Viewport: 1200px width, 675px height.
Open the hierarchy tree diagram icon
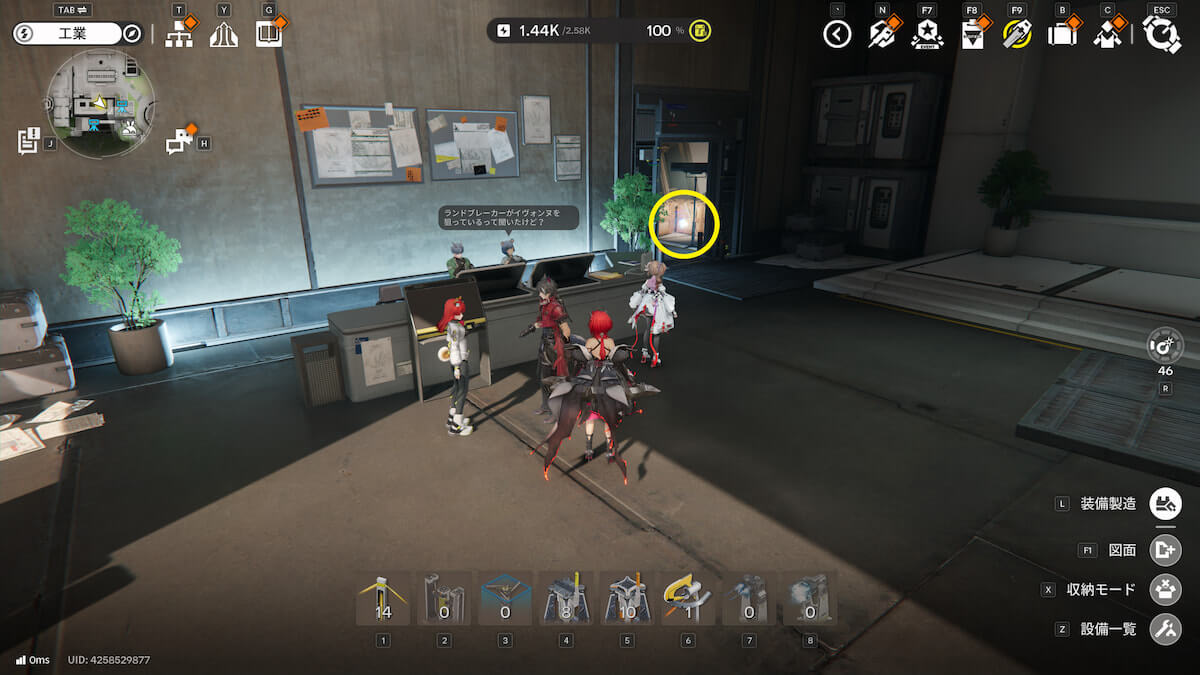179,34
